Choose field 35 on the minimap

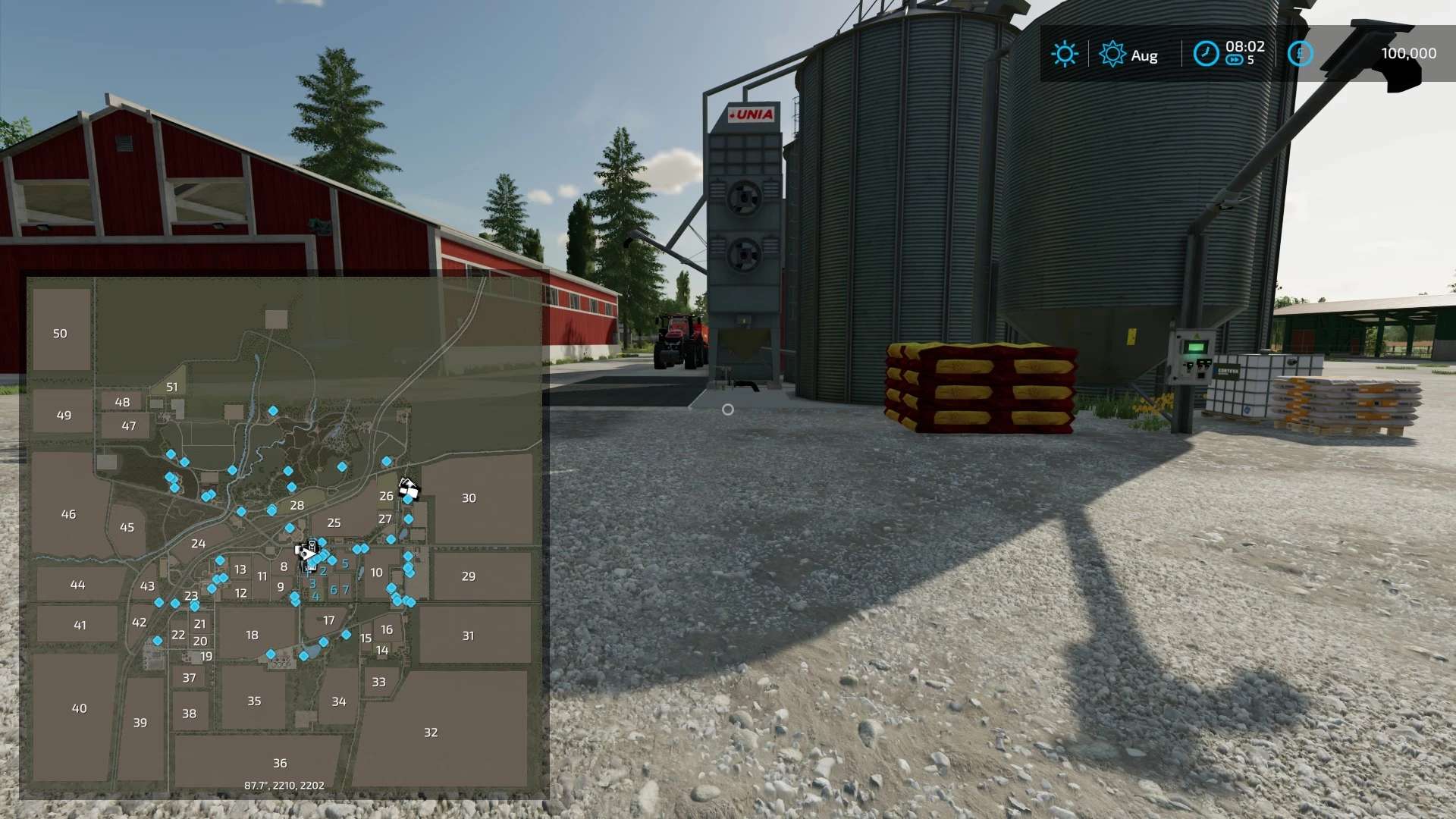click(x=254, y=701)
